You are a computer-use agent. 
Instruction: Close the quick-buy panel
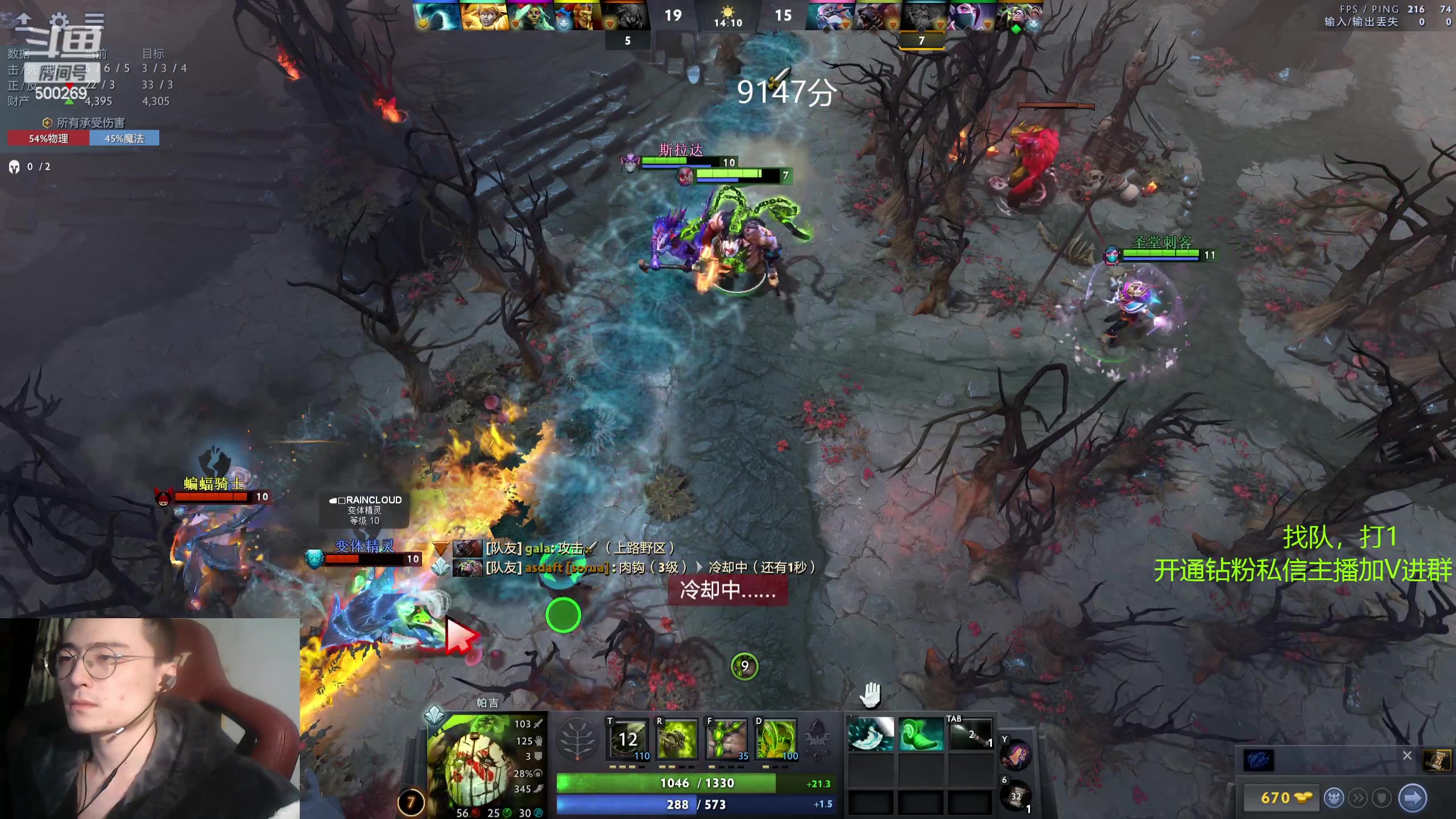(1407, 755)
